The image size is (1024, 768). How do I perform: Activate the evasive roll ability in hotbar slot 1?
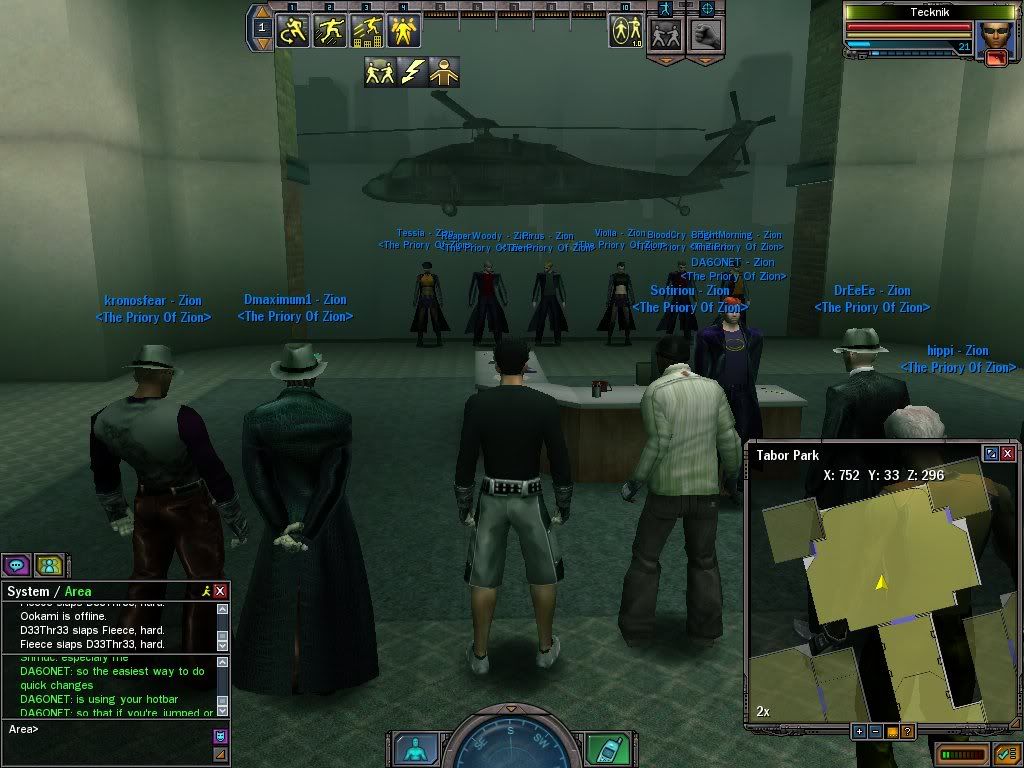[x=293, y=30]
